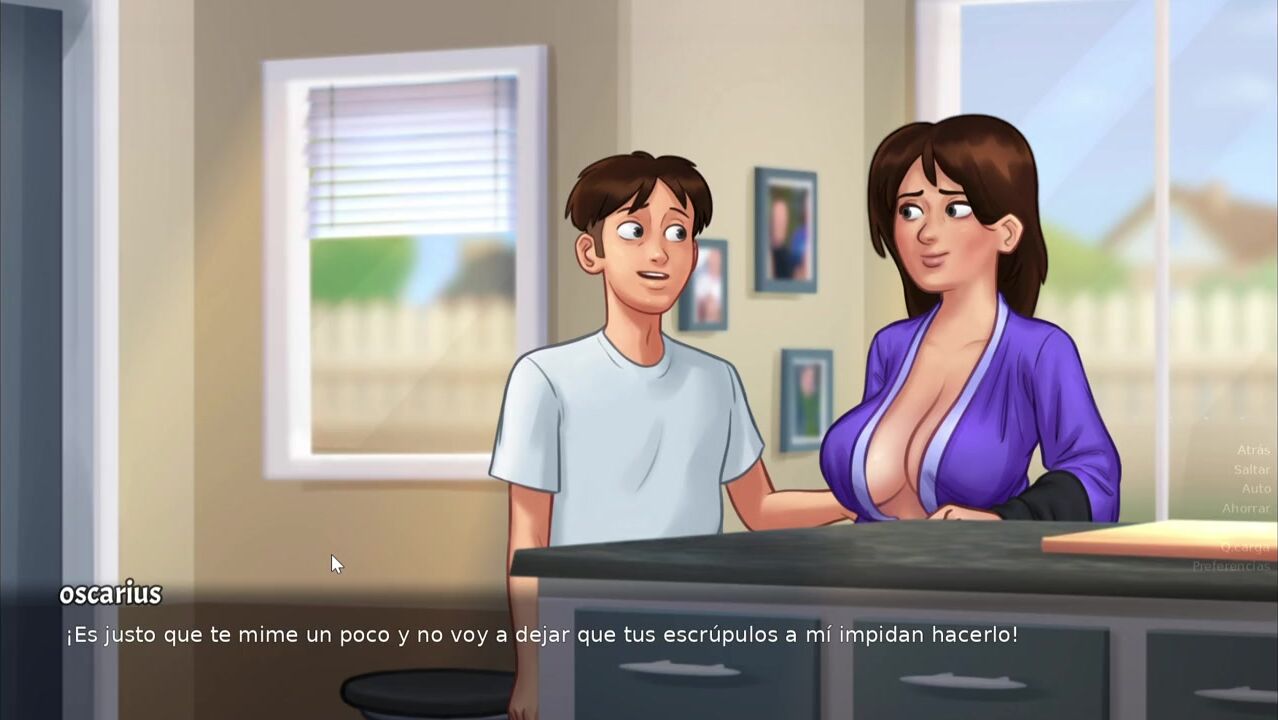Screen dimensions: 1278x720
Task: Open Preferencias settings
Action: 1231,566
